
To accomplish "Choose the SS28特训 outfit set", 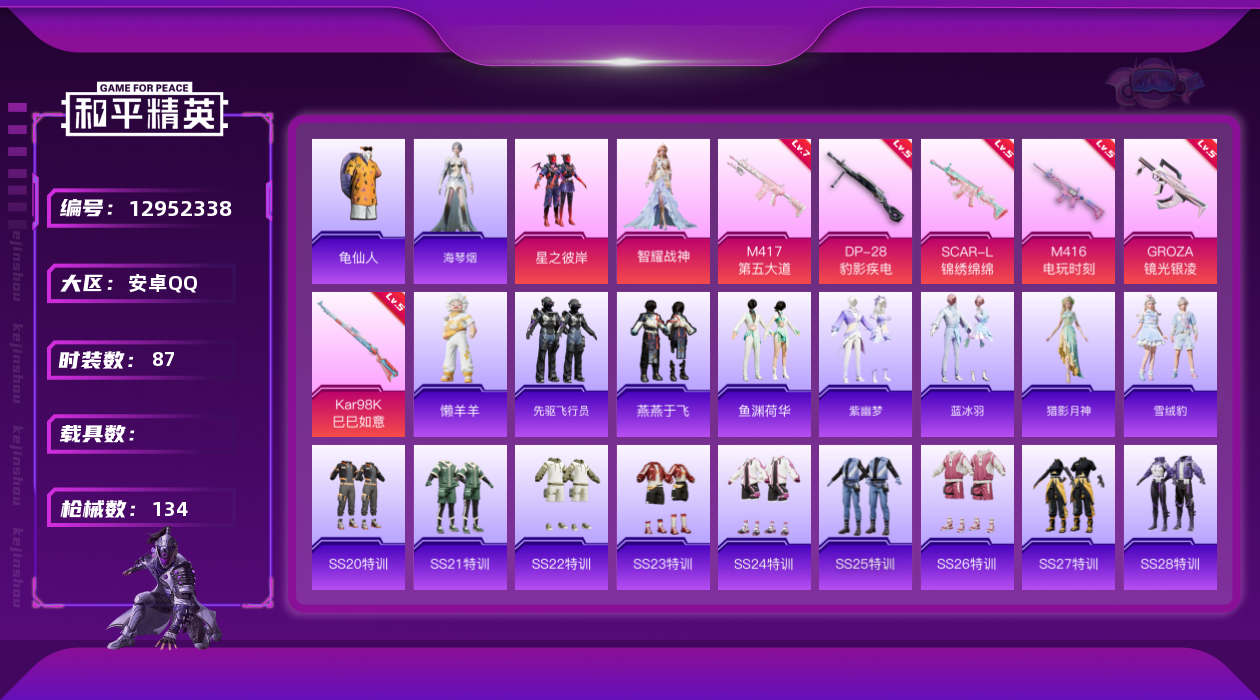I will (1170, 517).
